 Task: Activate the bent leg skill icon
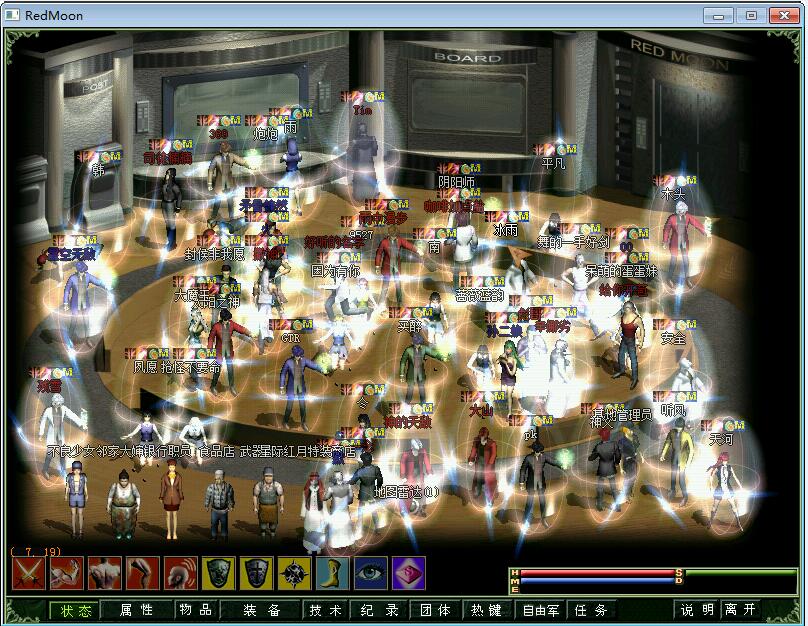pyautogui.click(x=142, y=574)
